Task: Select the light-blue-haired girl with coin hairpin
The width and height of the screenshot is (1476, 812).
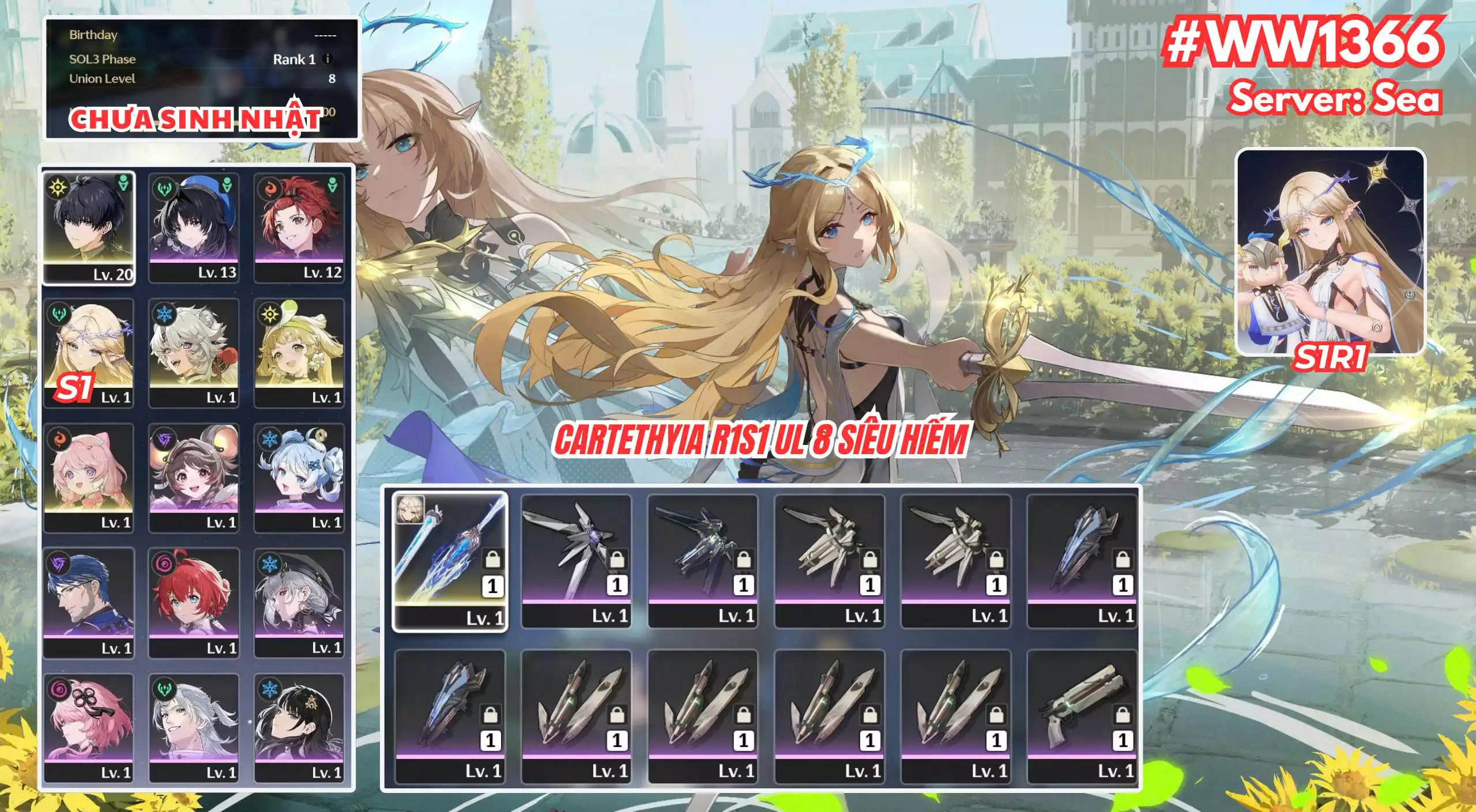Action: (299, 478)
